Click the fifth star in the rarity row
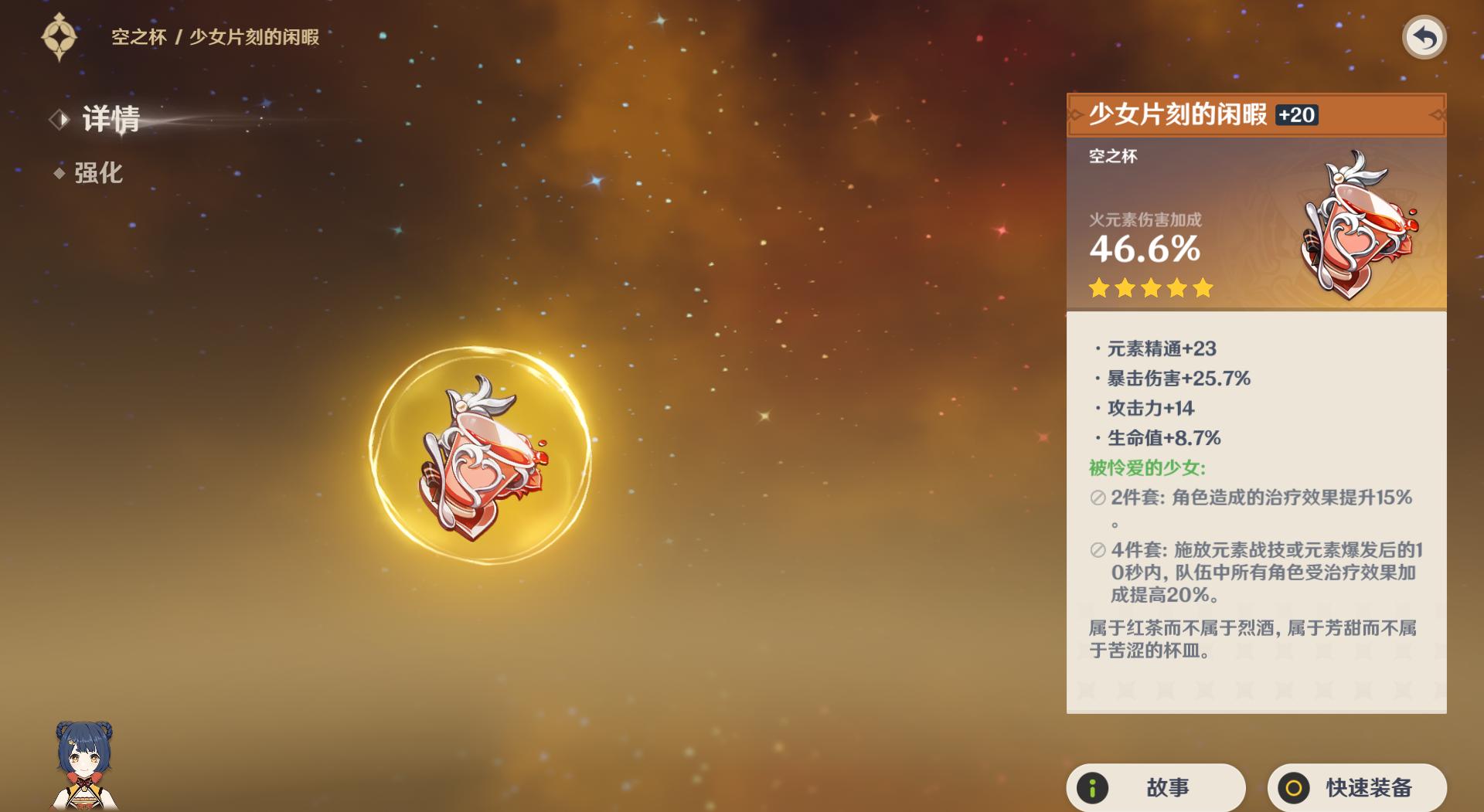The image size is (1484, 812). pyautogui.click(x=1202, y=287)
